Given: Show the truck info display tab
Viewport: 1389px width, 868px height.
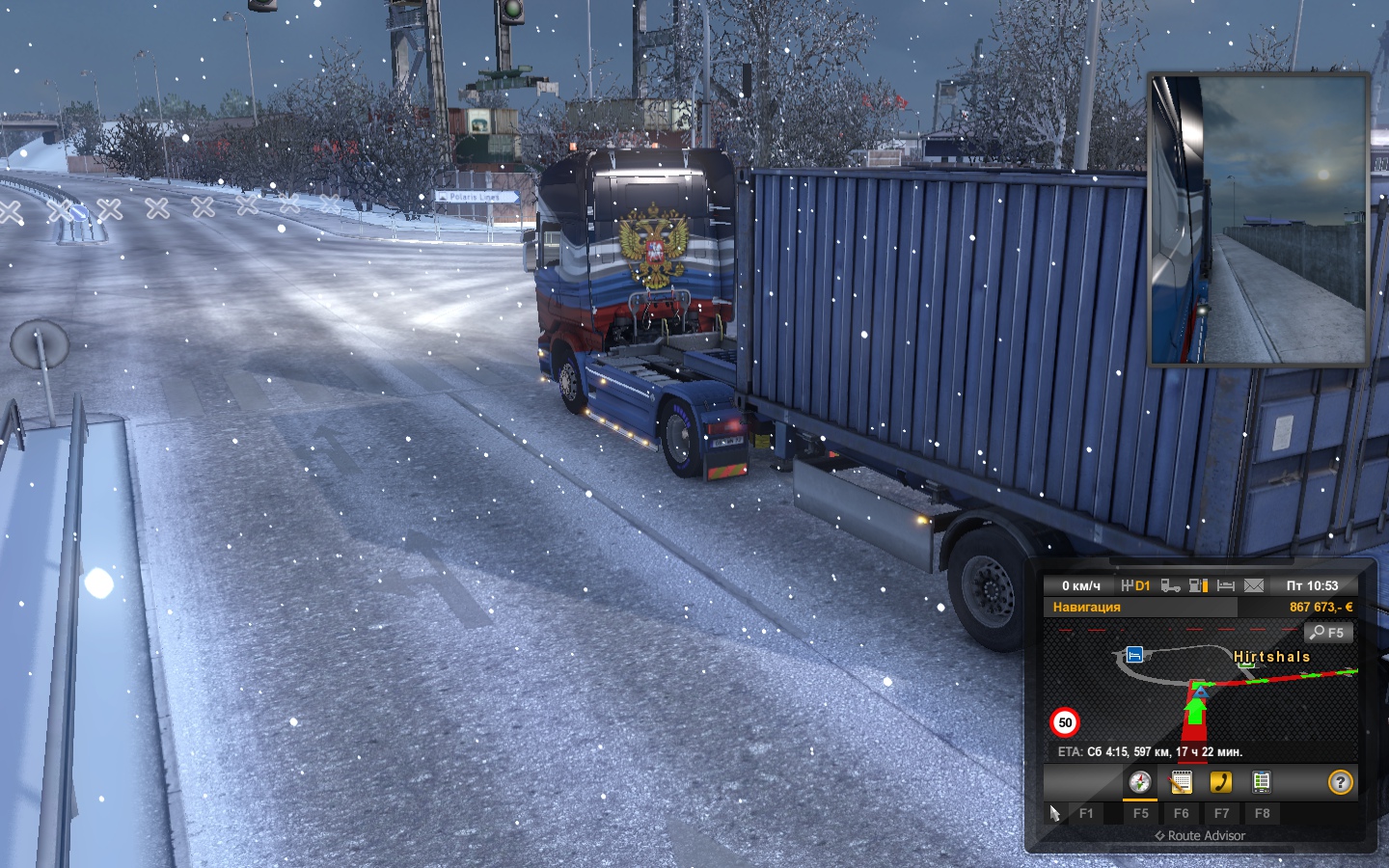Looking at the screenshot, I should [1261, 782].
